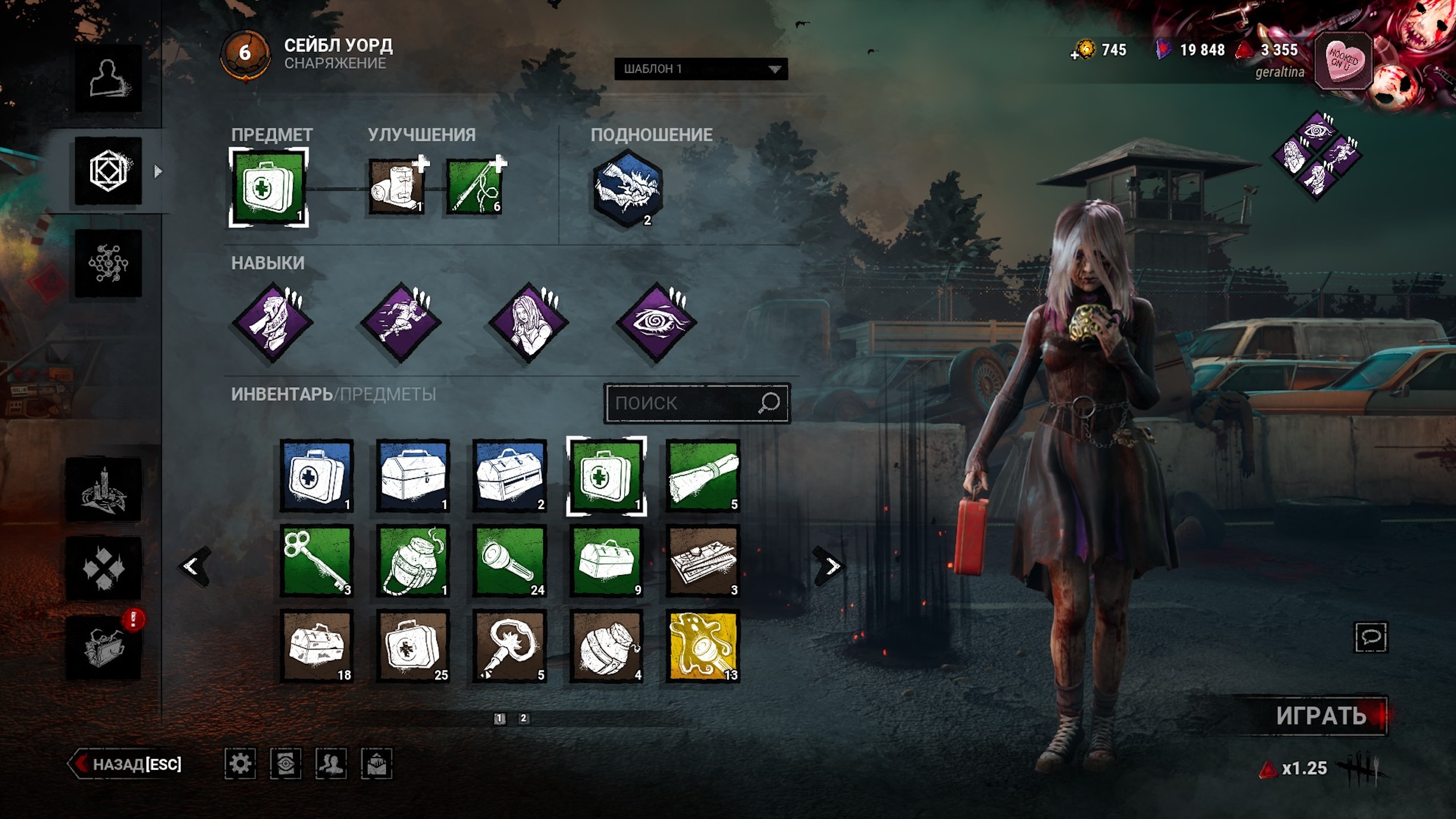The width and height of the screenshot is (1456, 819).
Task: Click the equipped bandage roll add-on
Action: coord(397,187)
